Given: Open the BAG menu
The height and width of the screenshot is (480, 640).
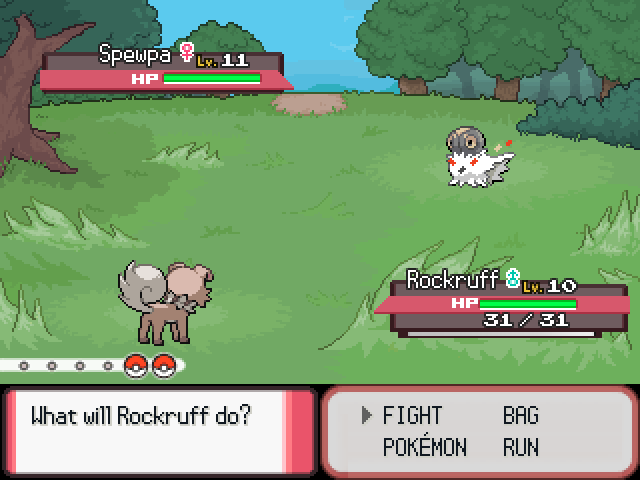Looking at the screenshot, I should click(520, 416).
